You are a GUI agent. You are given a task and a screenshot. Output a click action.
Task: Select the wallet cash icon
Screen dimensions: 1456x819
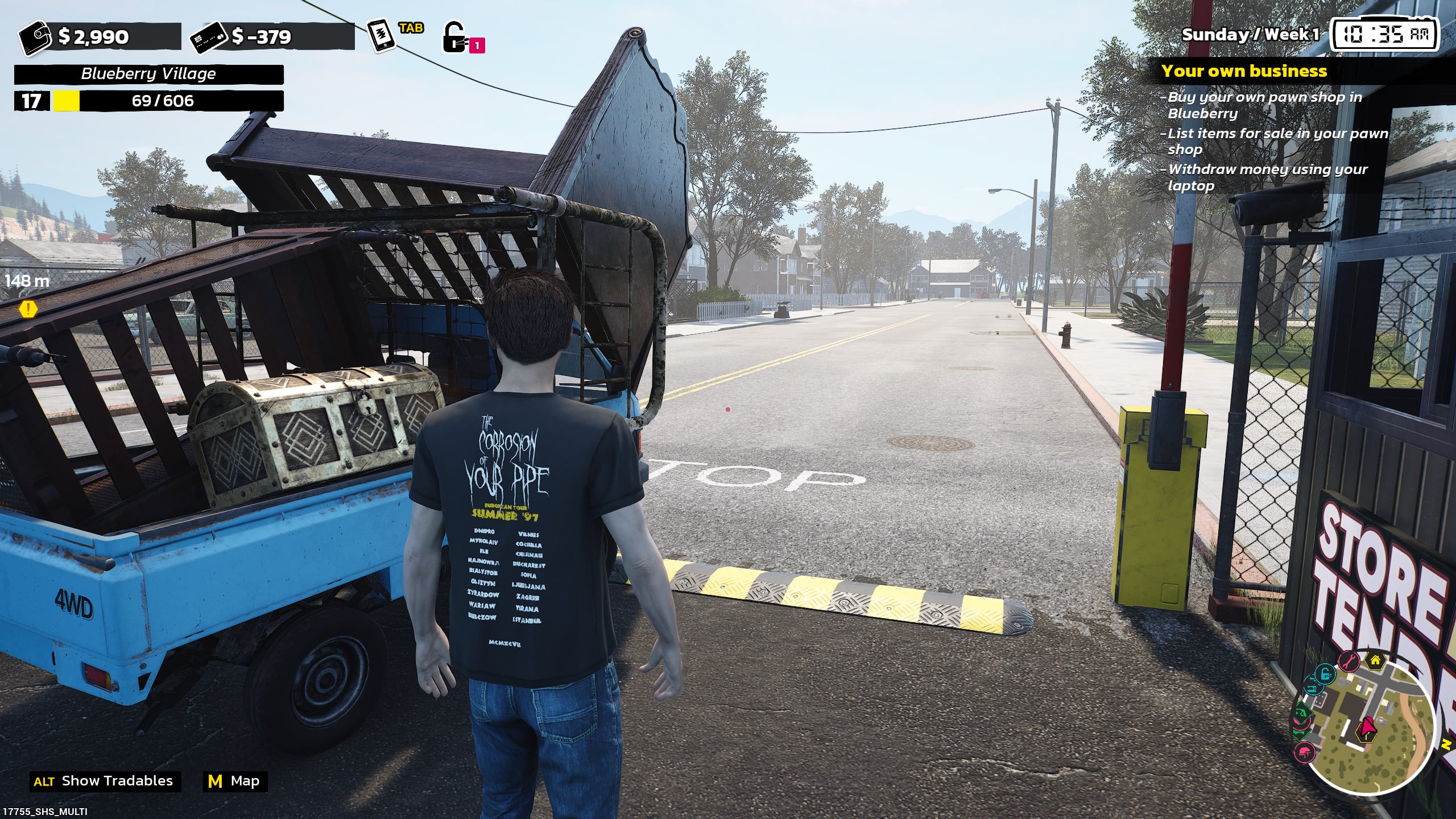pyautogui.click(x=35, y=38)
